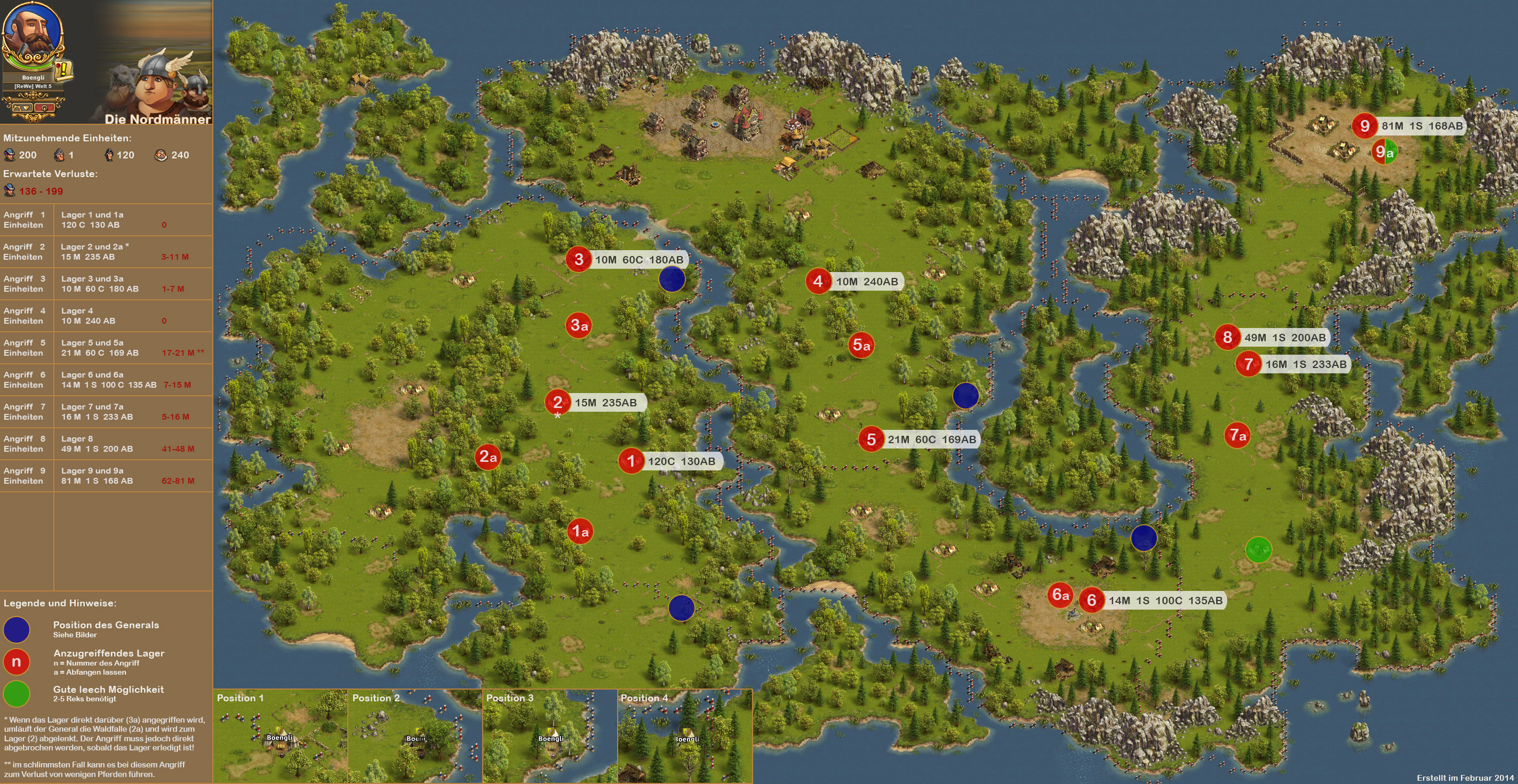
Task: Select camp marker 9 labeled 81M 1S 168AB
Action: pos(1364,125)
